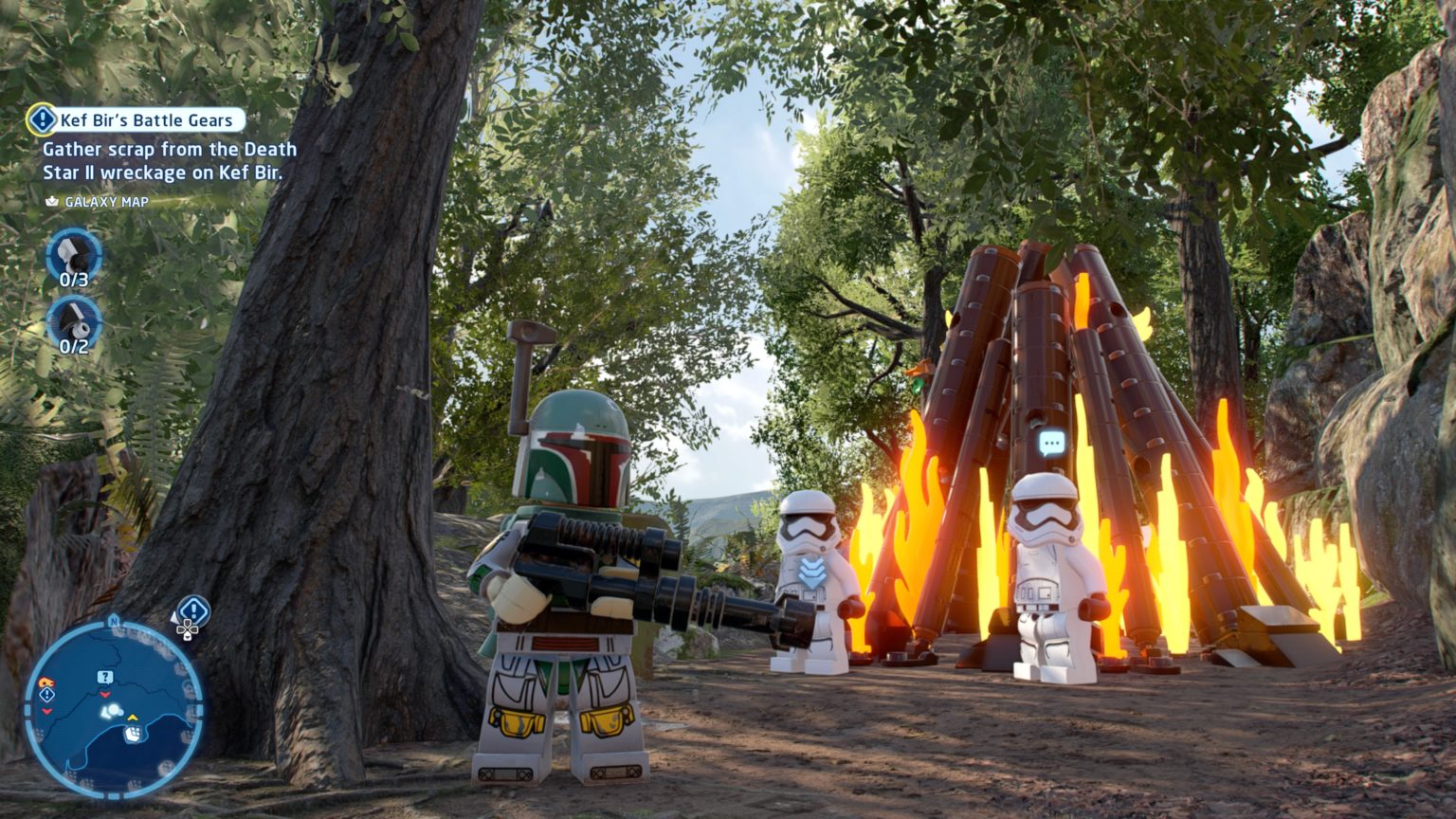Image resolution: width=1456 pixels, height=819 pixels.
Task: Click the 0/2 scrap progress counter
Action: click(x=72, y=346)
